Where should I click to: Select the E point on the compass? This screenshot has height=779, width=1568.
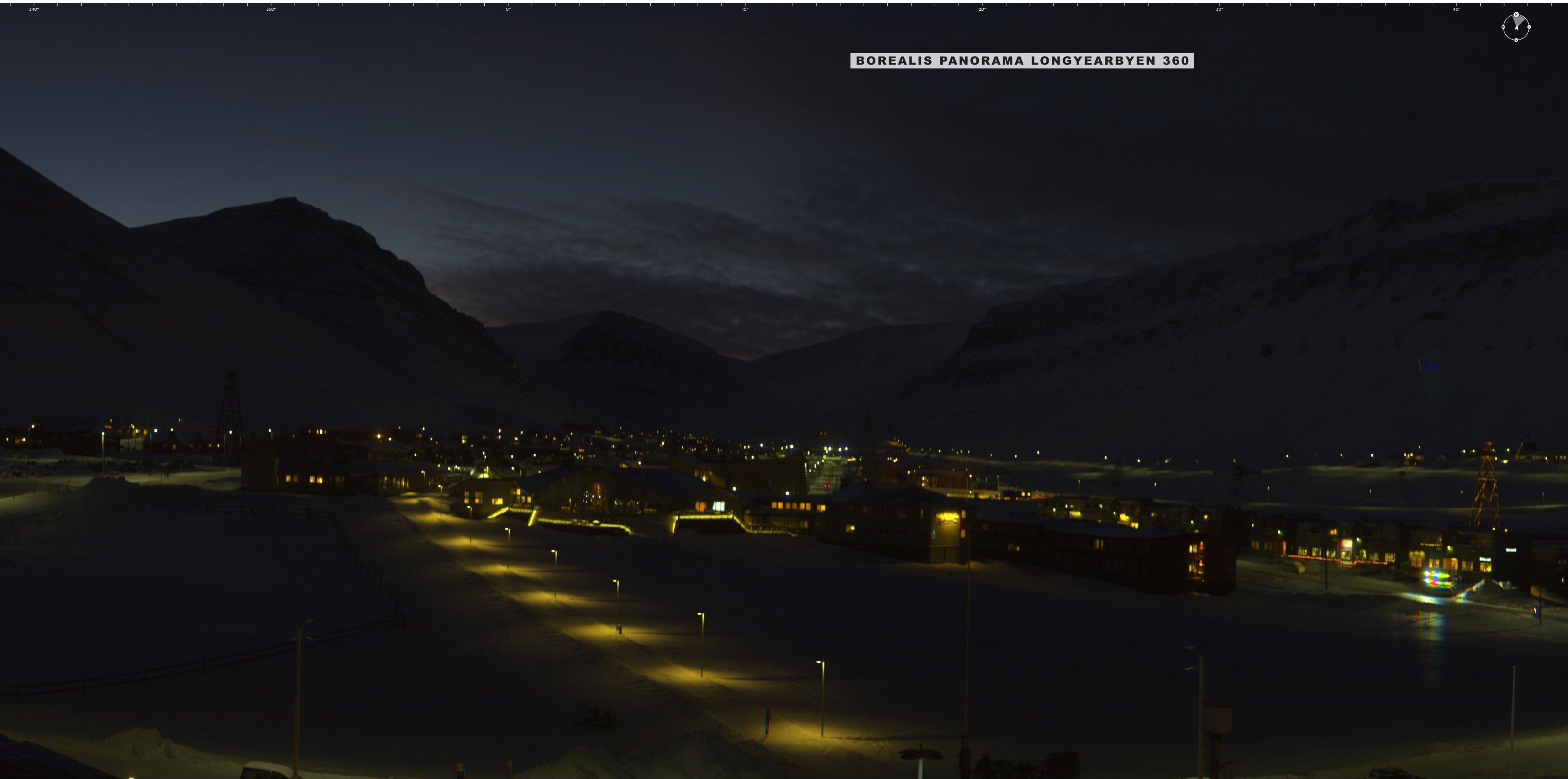coord(1529,27)
